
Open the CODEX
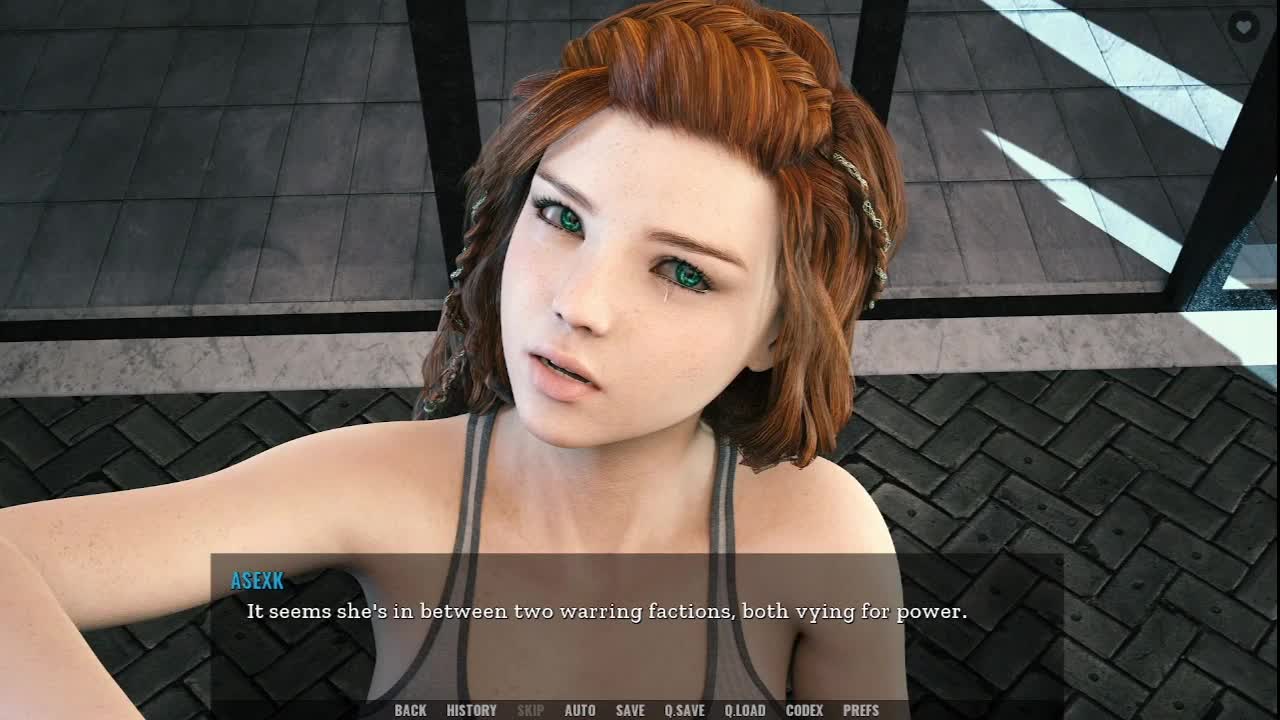click(x=804, y=710)
